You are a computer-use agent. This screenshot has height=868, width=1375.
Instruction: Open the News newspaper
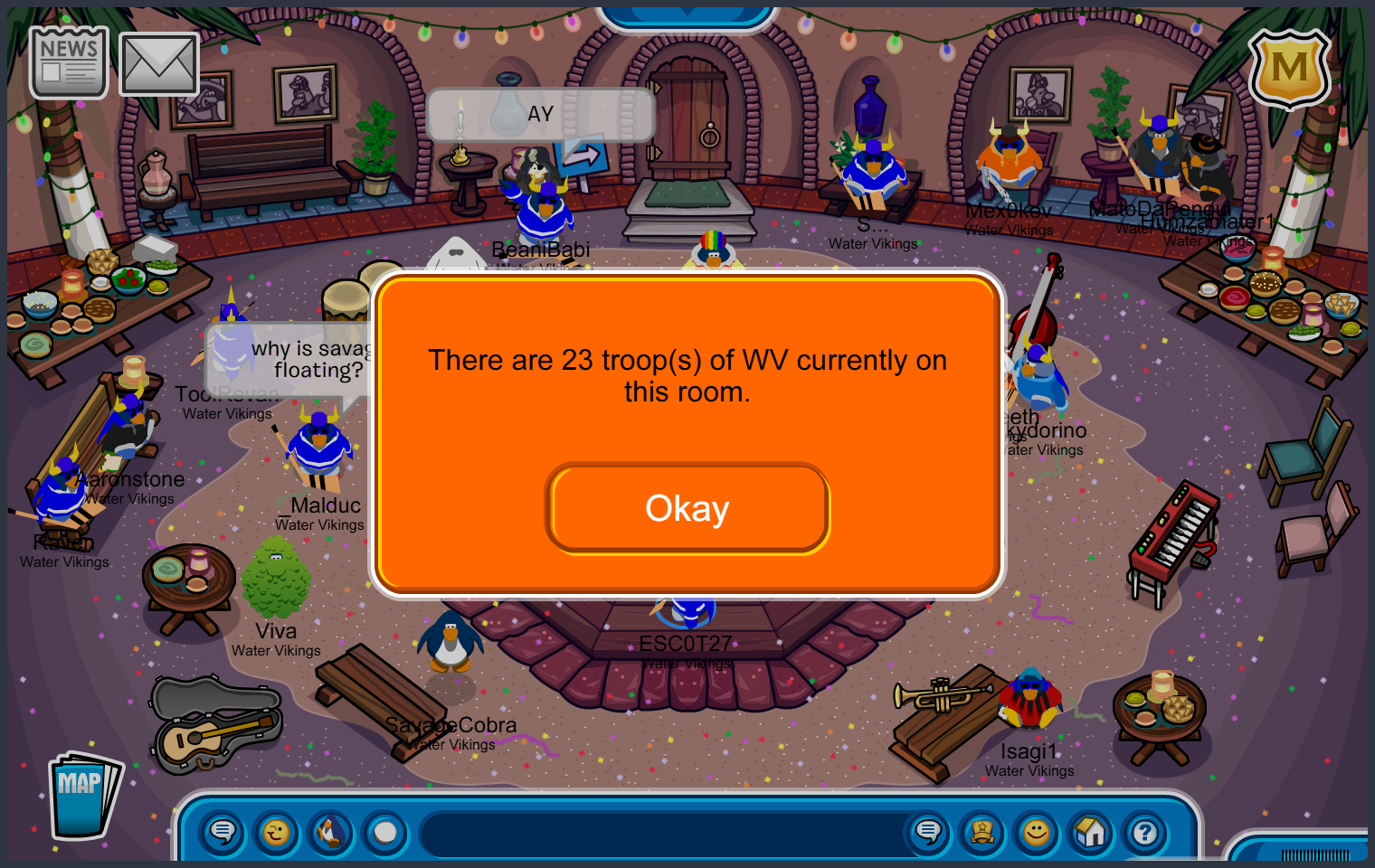[69, 61]
